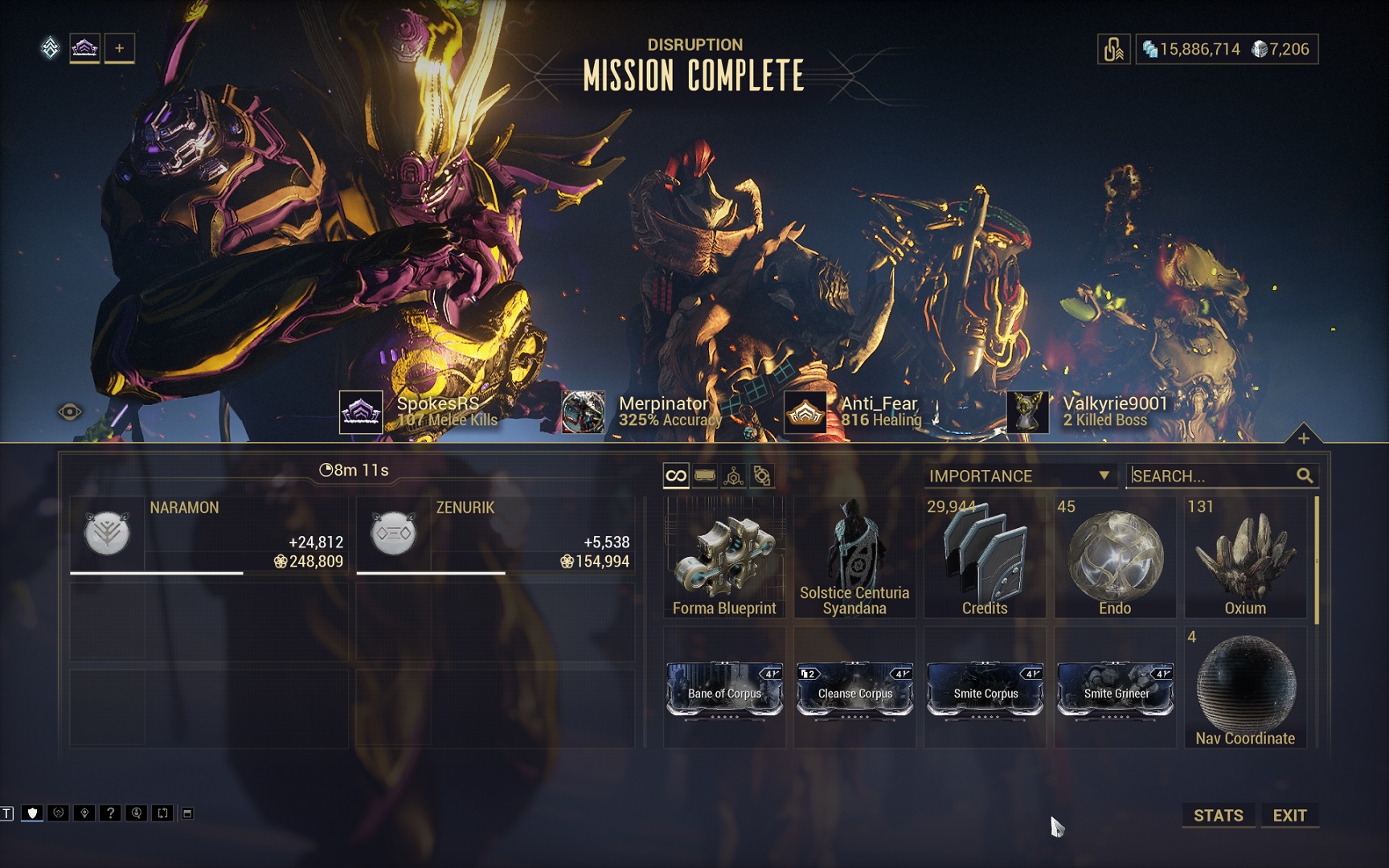The height and width of the screenshot is (868, 1389).
Task: Toggle the eye visibility icon
Action: pyautogui.click(x=70, y=412)
